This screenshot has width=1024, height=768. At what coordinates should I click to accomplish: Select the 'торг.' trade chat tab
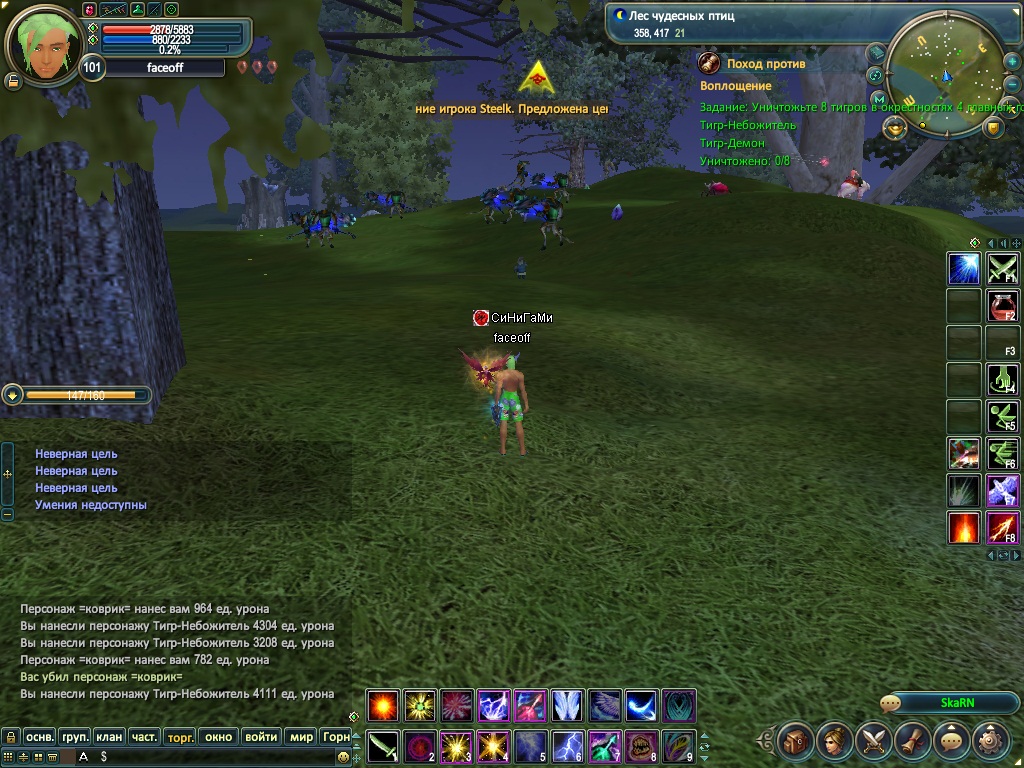[x=180, y=737]
